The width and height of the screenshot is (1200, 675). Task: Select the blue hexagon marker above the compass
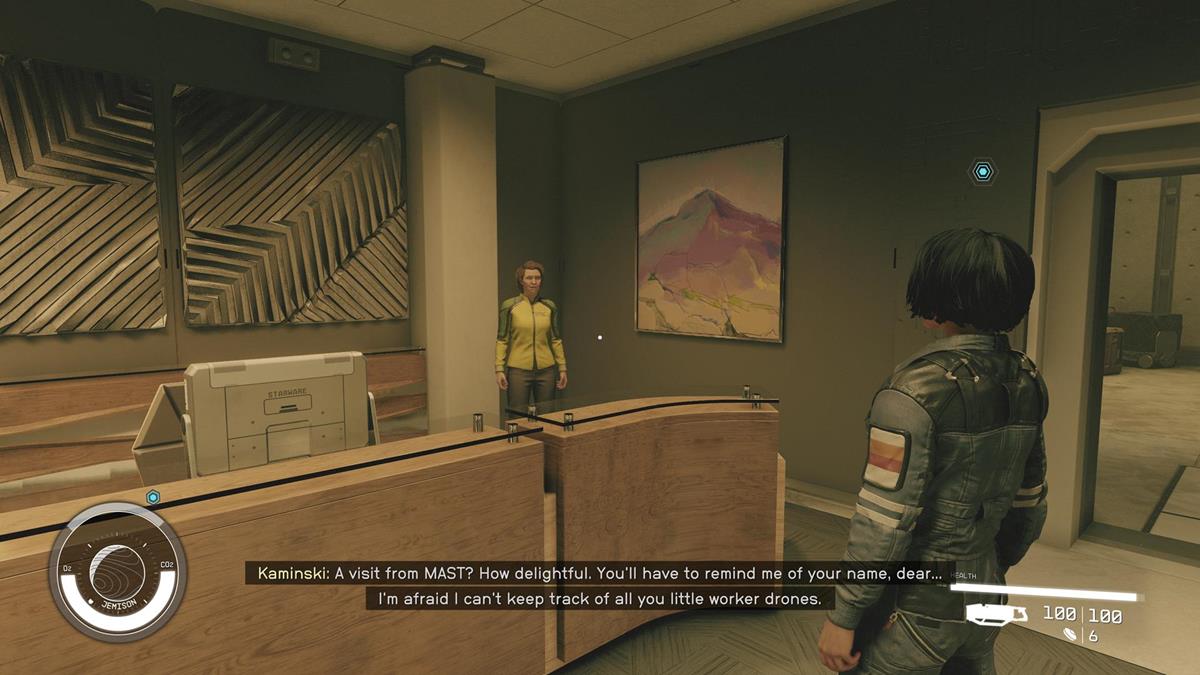coord(153,497)
